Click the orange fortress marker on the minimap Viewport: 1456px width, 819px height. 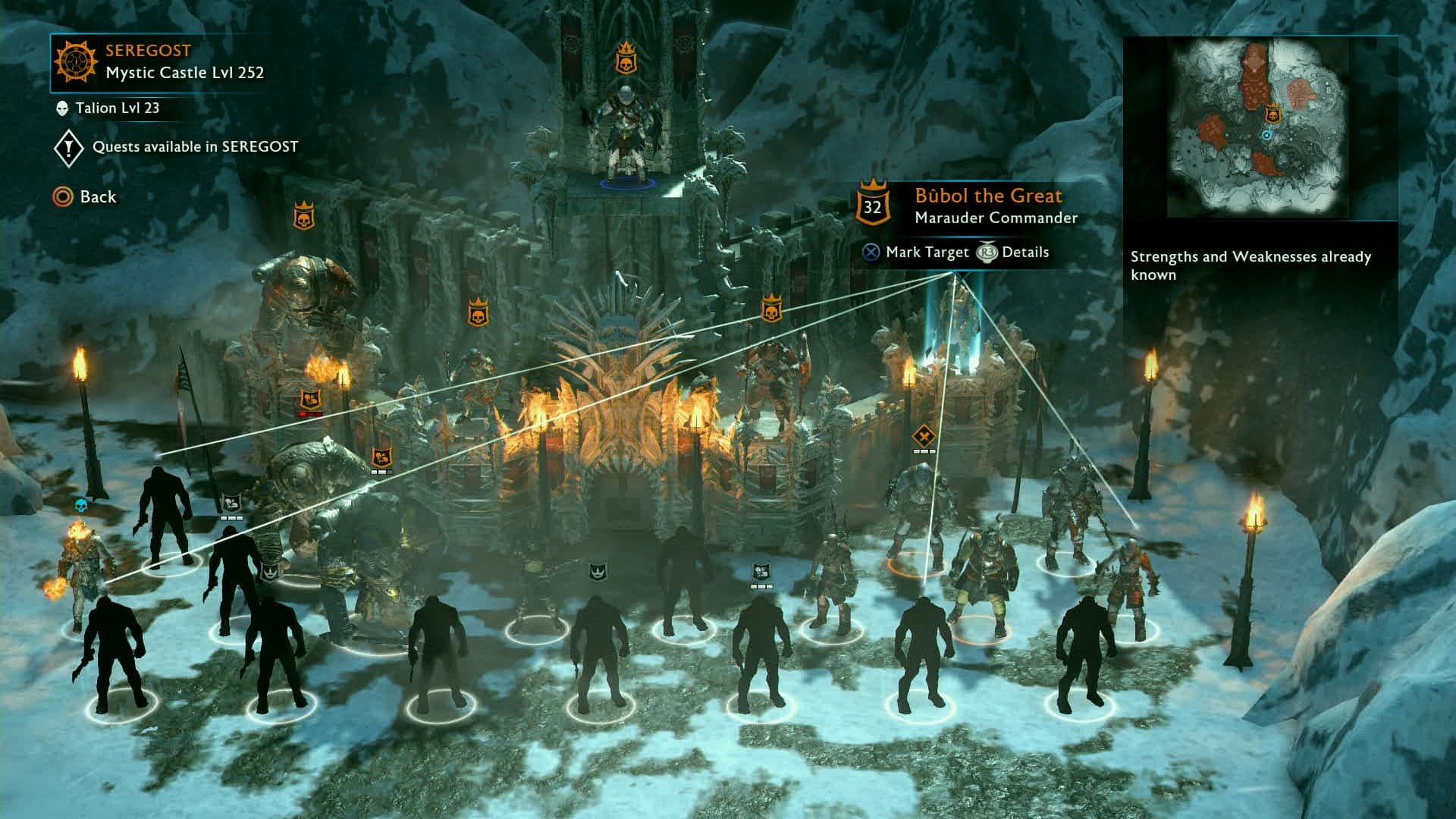(x=1273, y=115)
